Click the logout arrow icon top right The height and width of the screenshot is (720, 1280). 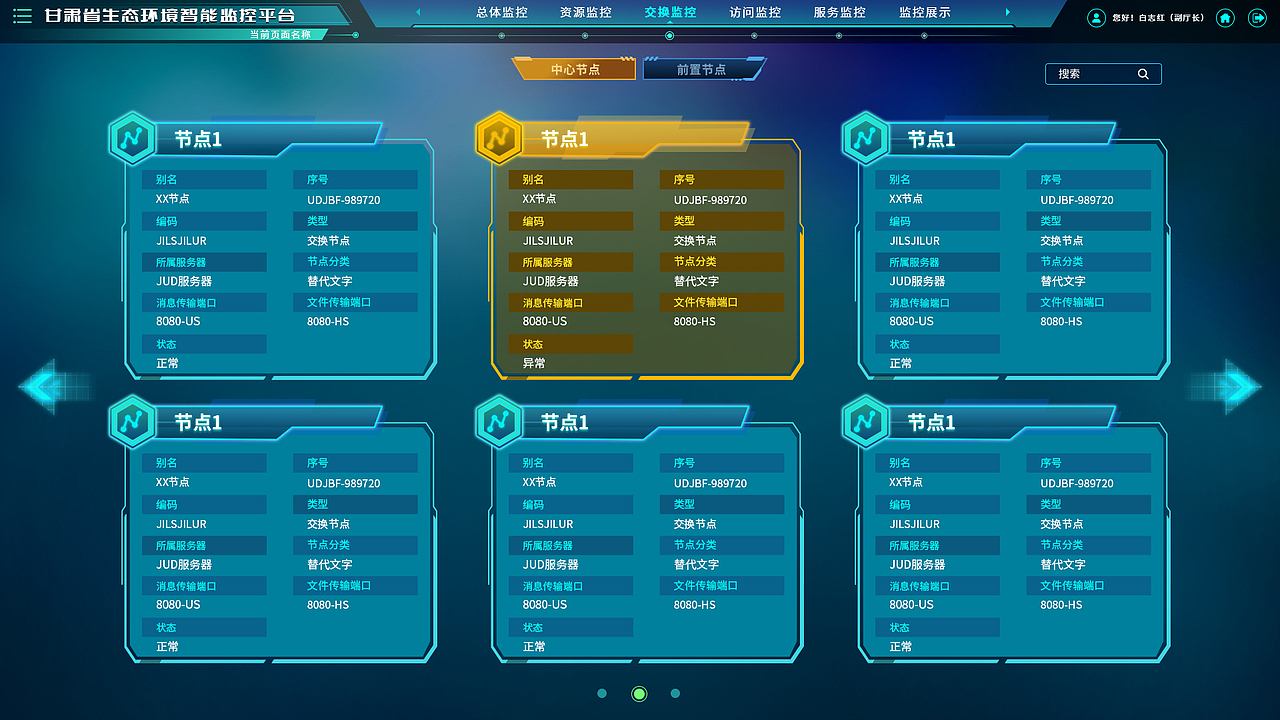(x=1257, y=17)
